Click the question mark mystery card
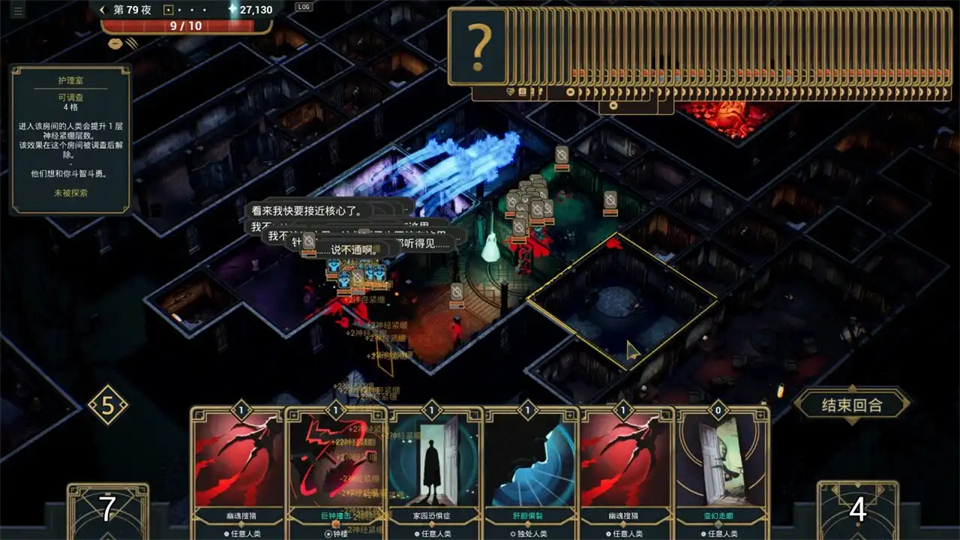 480,46
